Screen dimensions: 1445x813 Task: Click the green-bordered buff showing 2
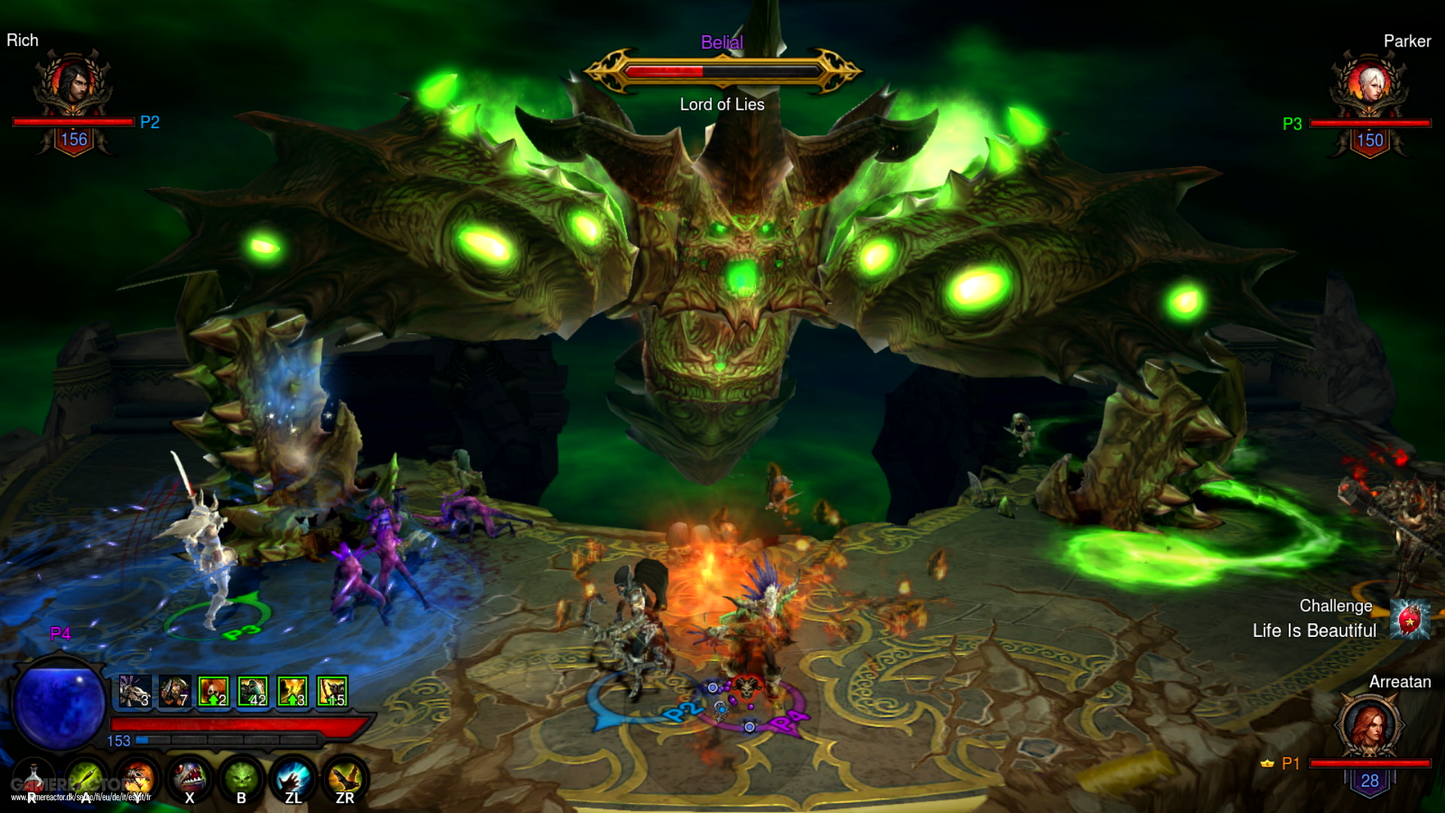tap(213, 689)
